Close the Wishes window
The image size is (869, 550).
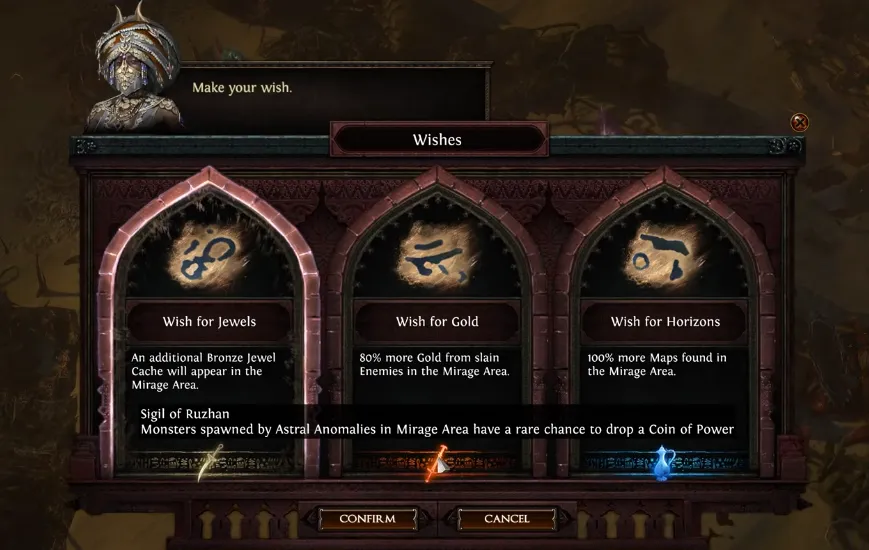coord(799,123)
